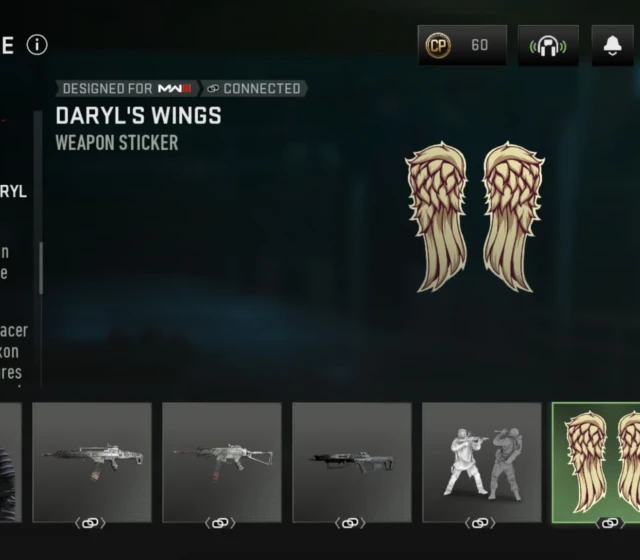Open the bundle info icon
This screenshot has width=640, height=560.
coord(37,45)
